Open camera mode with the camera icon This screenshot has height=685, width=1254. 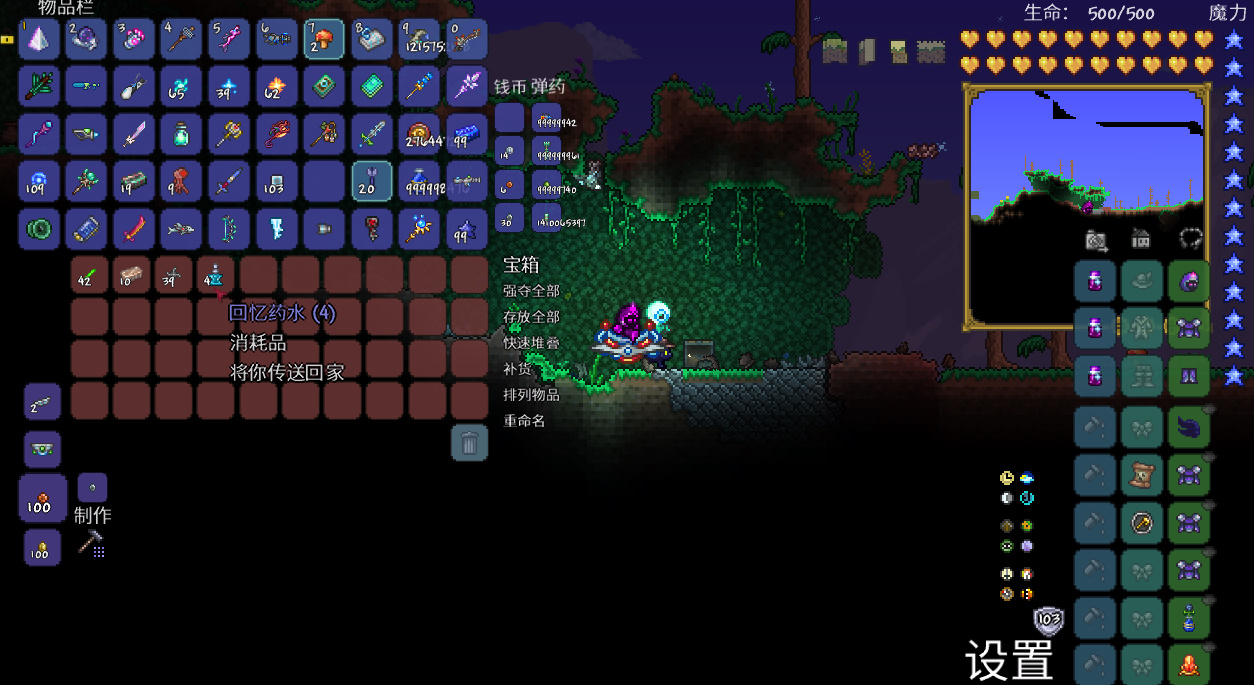pyautogui.click(x=1096, y=240)
